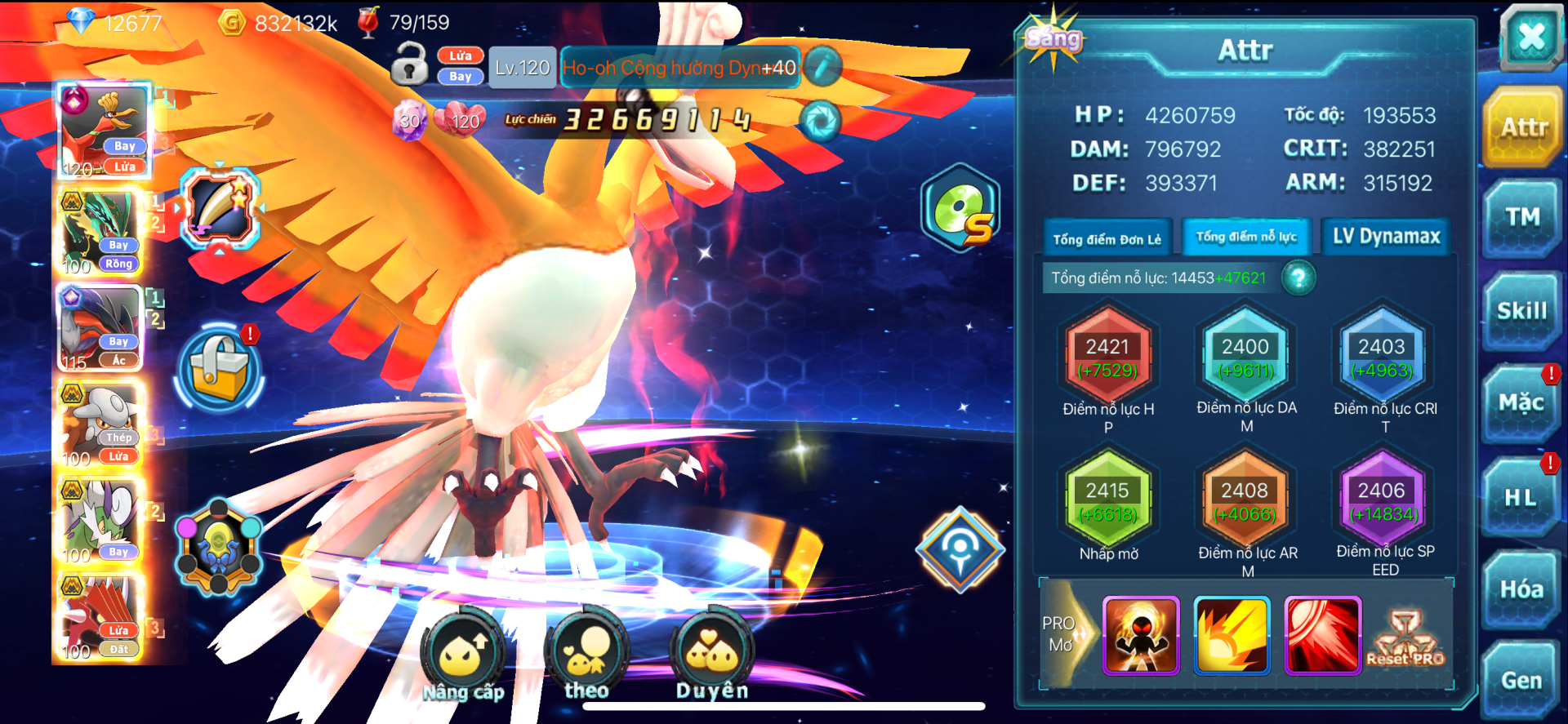This screenshot has height=724, width=1568.
Task: Open the Duyên bond button
Action: coord(711,655)
